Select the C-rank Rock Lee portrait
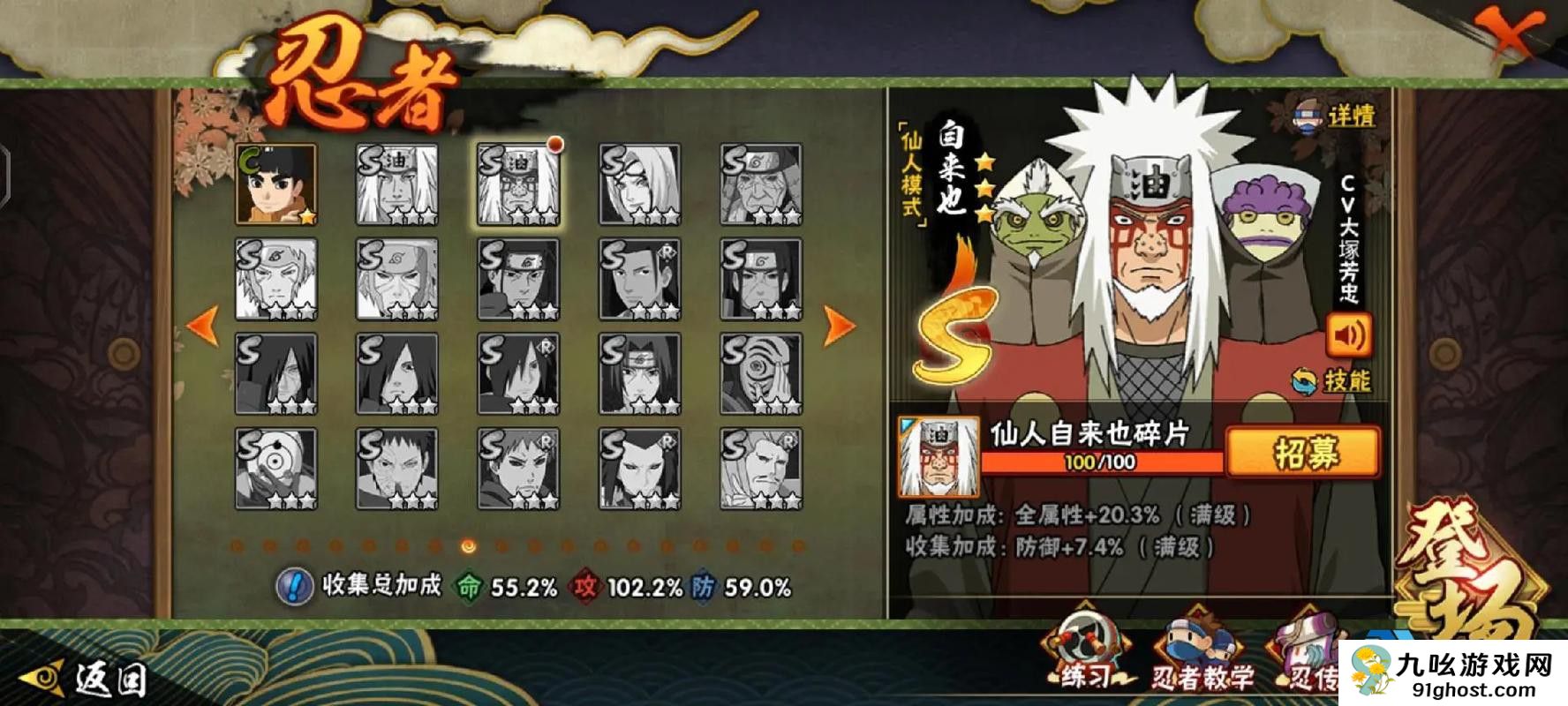The height and width of the screenshot is (706, 1568). tap(275, 184)
